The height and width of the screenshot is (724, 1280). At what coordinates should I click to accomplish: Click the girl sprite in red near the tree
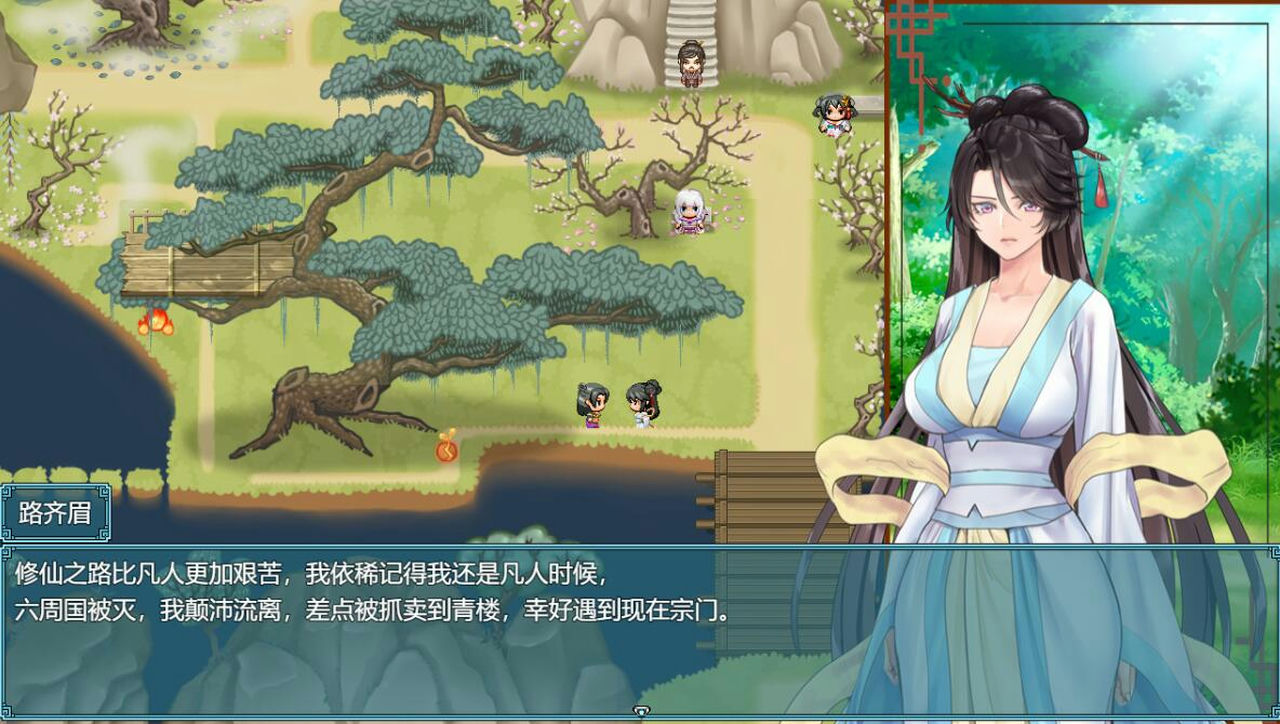pos(836,116)
